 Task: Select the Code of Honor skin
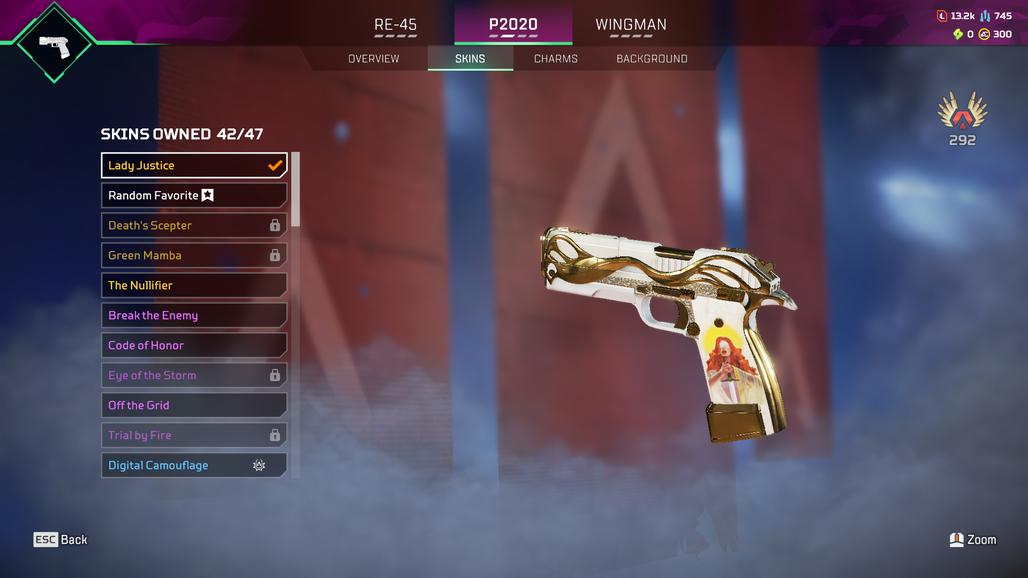(194, 346)
